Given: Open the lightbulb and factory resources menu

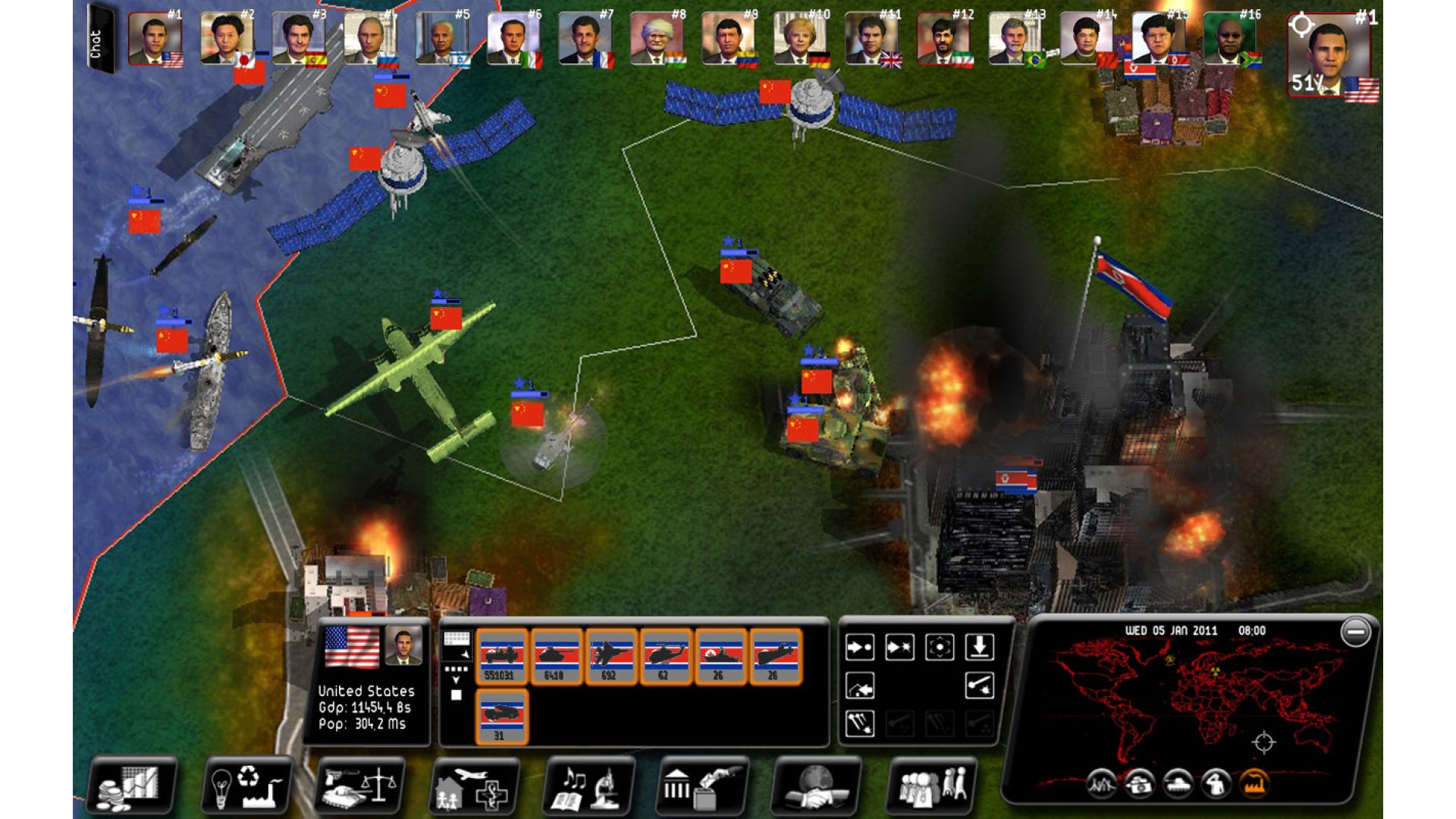Looking at the screenshot, I should coord(246,786).
